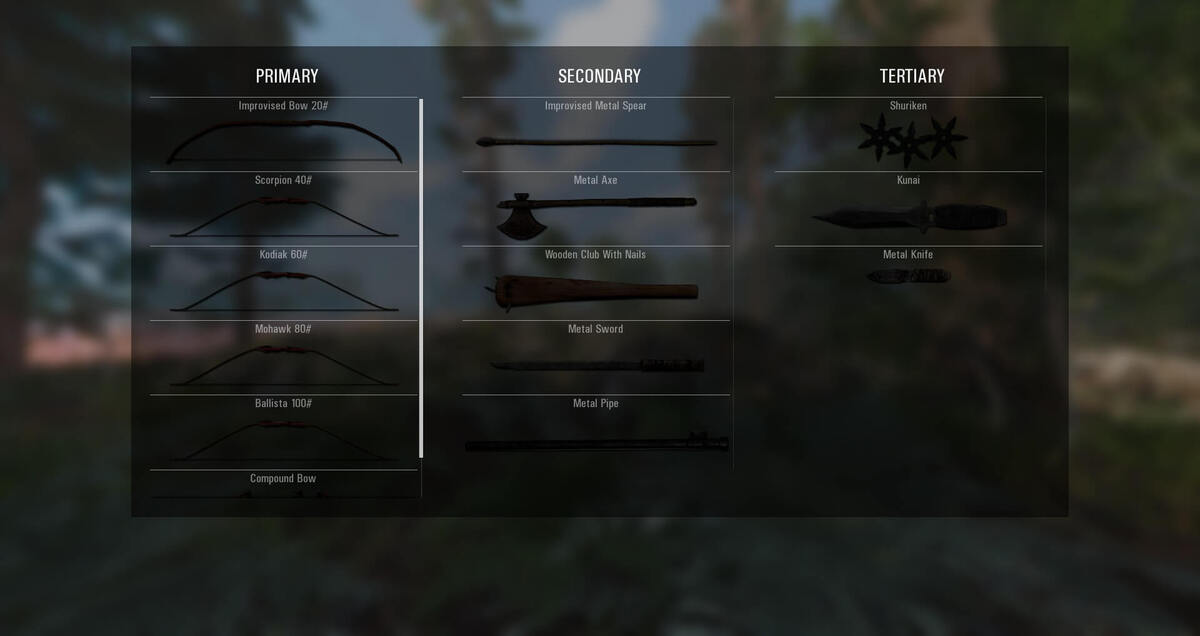Choose the Metal Axe
The width and height of the screenshot is (1200, 636).
click(x=596, y=210)
